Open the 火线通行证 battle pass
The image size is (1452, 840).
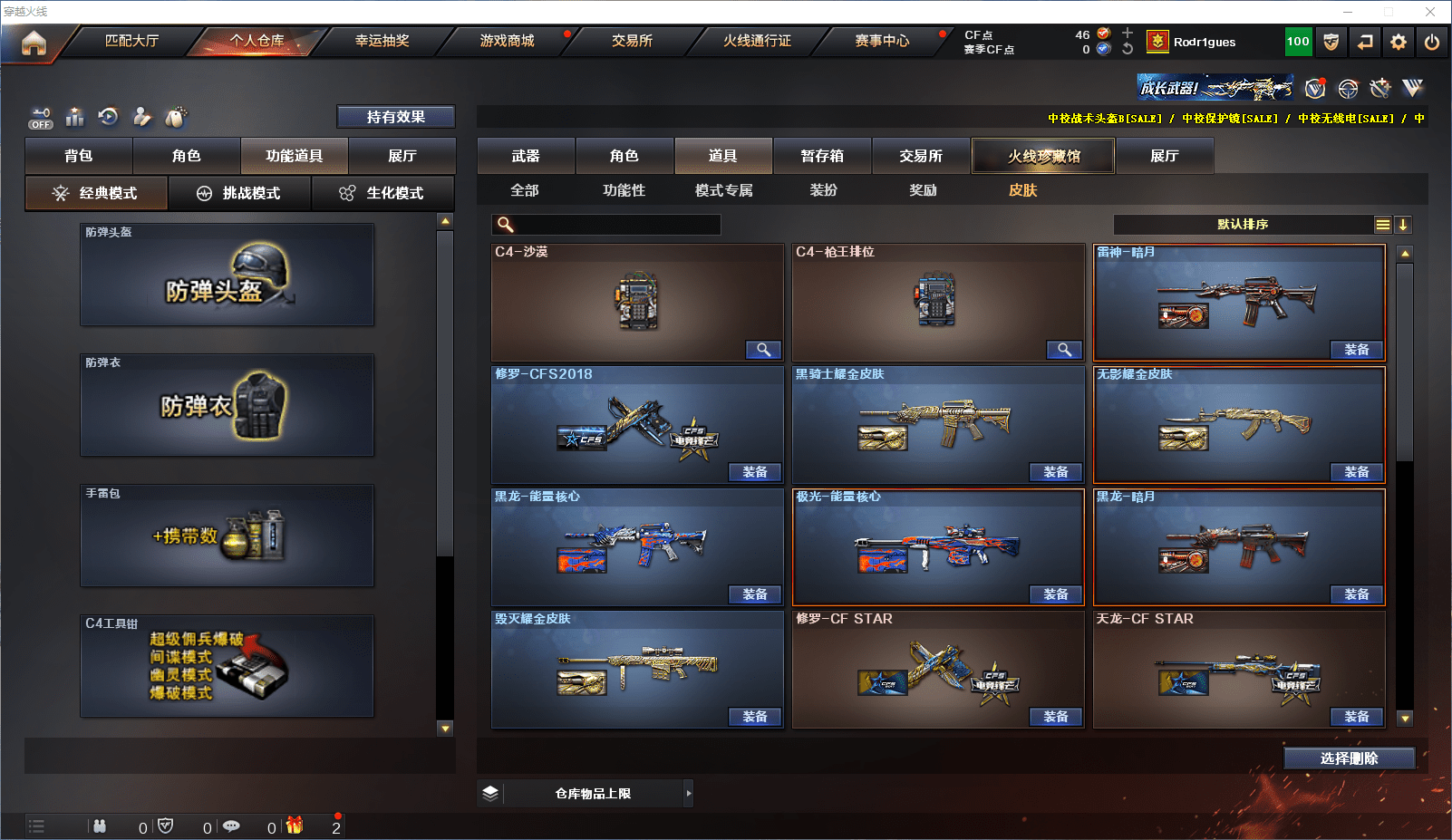pyautogui.click(x=757, y=41)
